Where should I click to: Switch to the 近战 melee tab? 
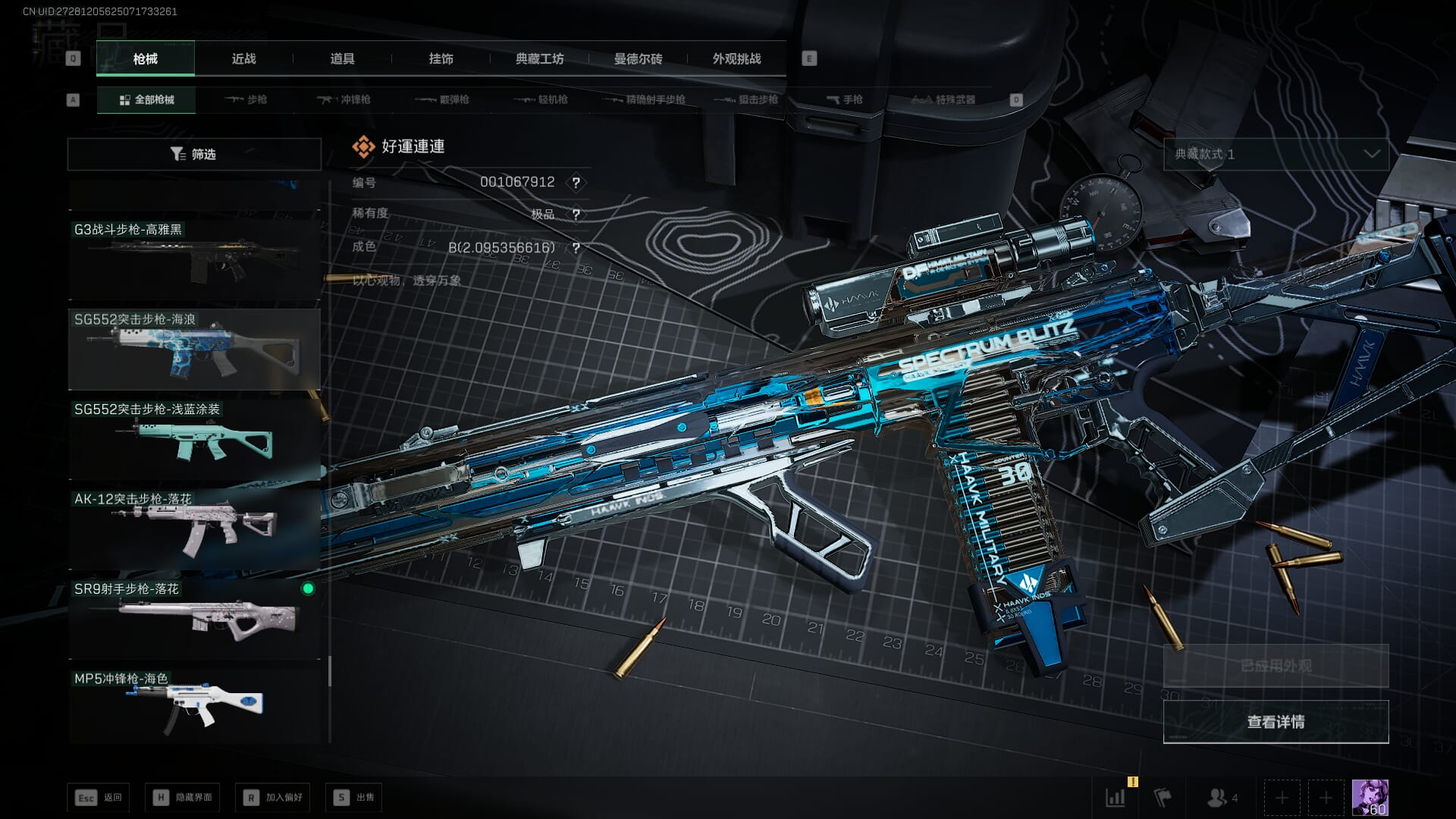click(x=243, y=58)
